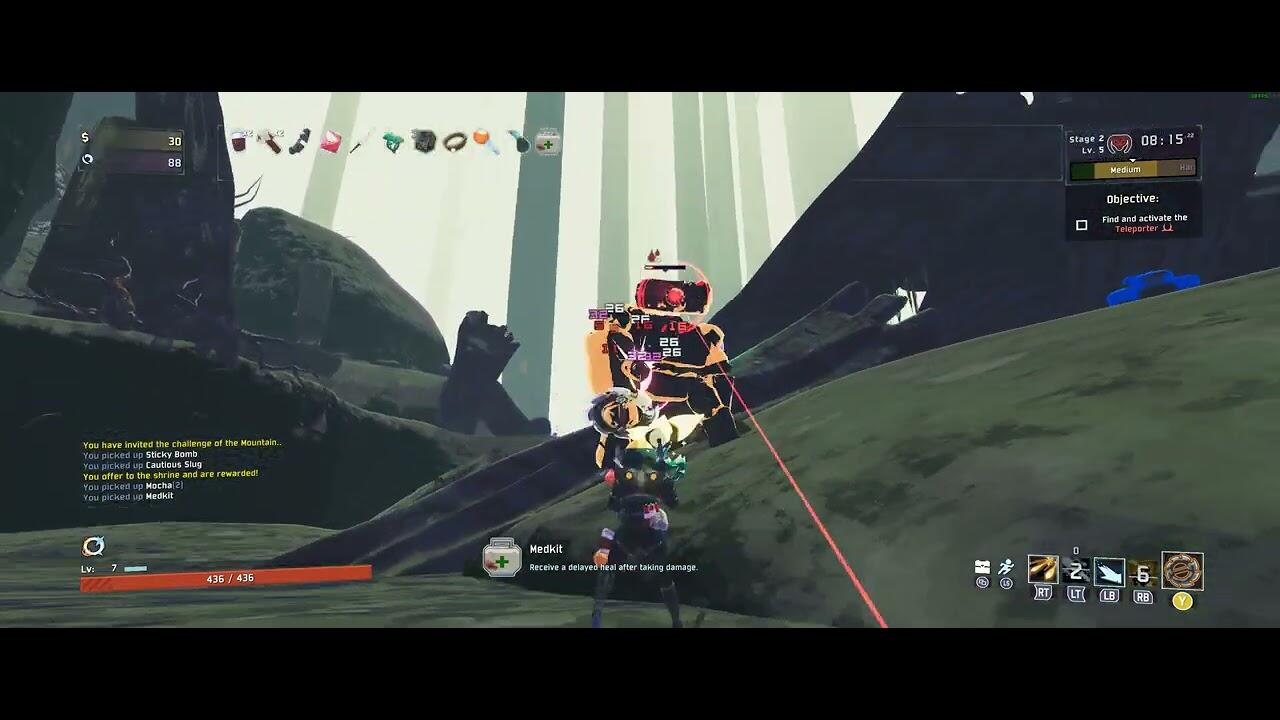Select the red crystal item icon
The image size is (1280, 720).
tap(330, 142)
